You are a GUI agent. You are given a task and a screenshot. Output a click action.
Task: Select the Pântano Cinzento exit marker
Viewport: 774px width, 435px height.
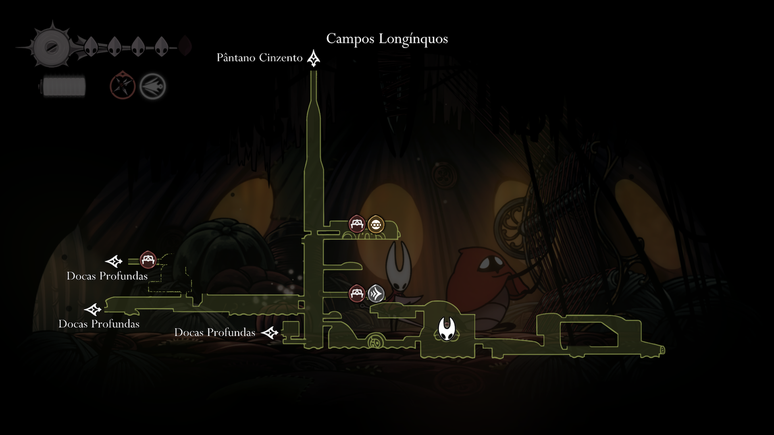[314, 59]
